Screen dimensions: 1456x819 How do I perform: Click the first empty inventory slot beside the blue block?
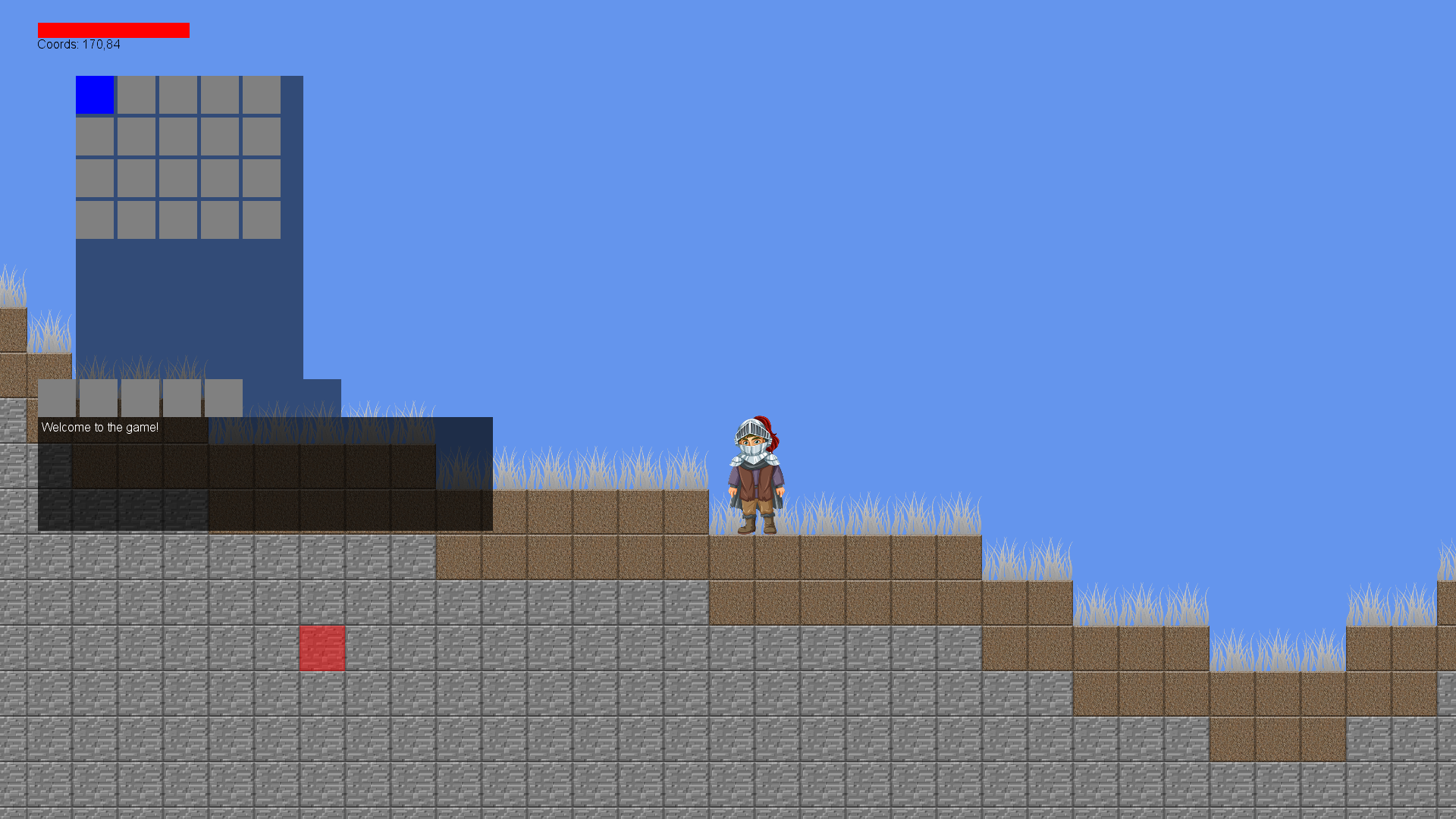tap(137, 96)
